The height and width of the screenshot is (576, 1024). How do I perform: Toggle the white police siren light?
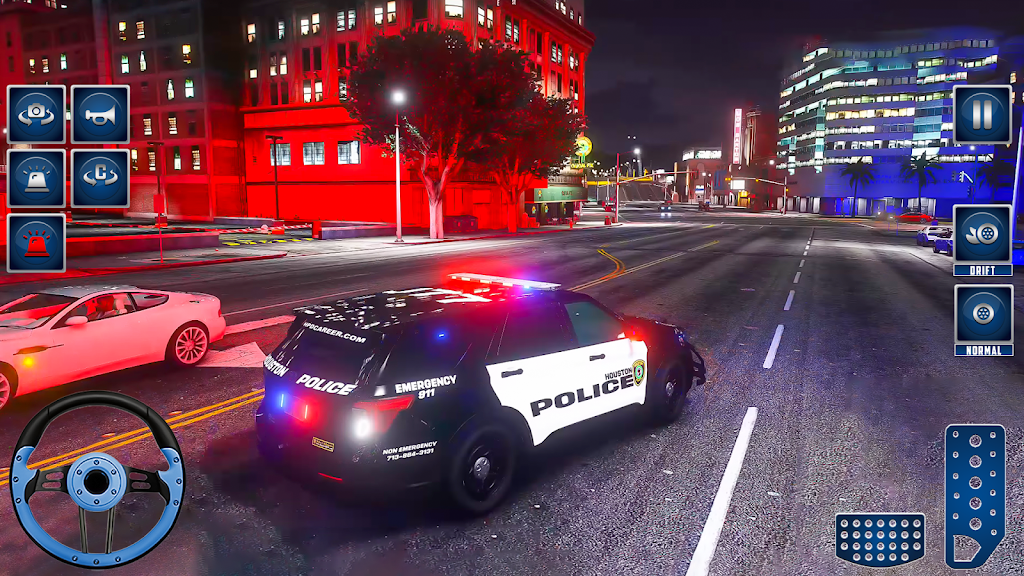tap(36, 178)
